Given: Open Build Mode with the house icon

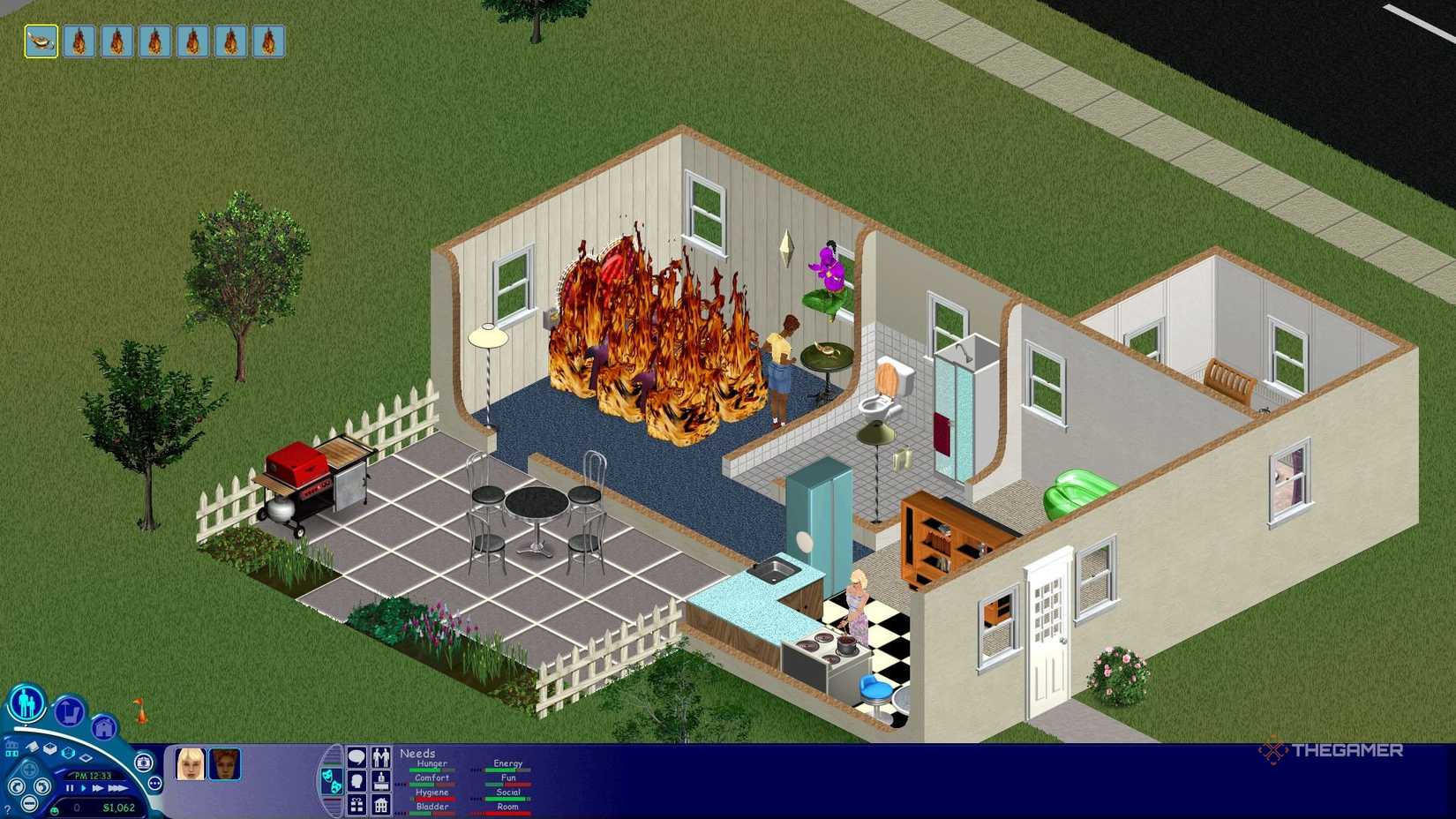Looking at the screenshot, I should [104, 728].
